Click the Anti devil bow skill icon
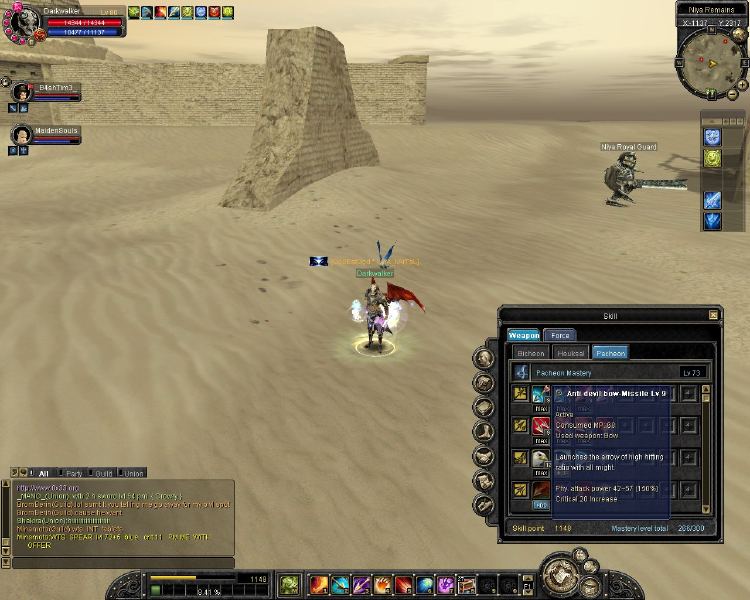Image resolution: width=750 pixels, height=600 pixels. point(541,394)
